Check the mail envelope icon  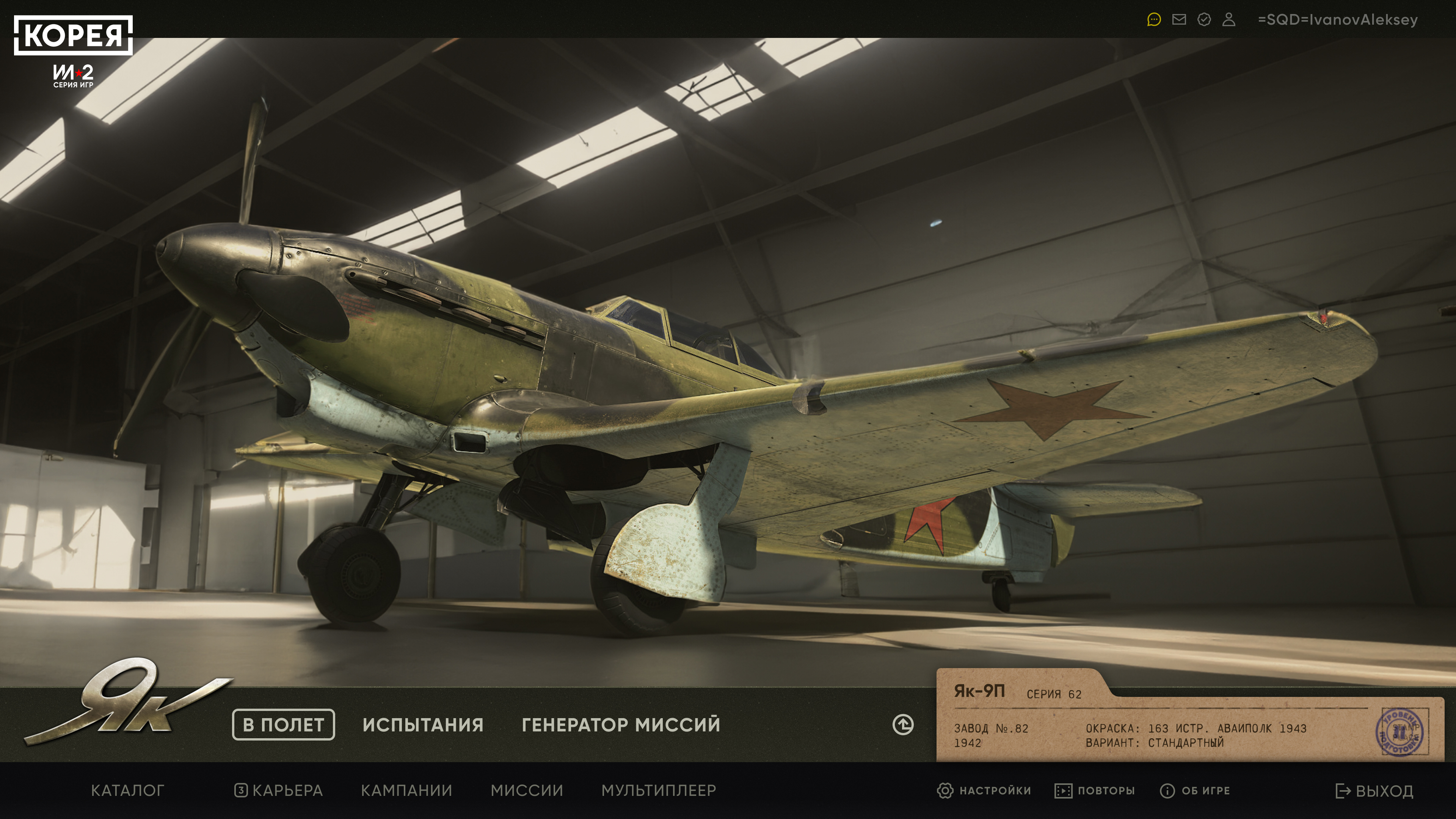[1179, 20]
